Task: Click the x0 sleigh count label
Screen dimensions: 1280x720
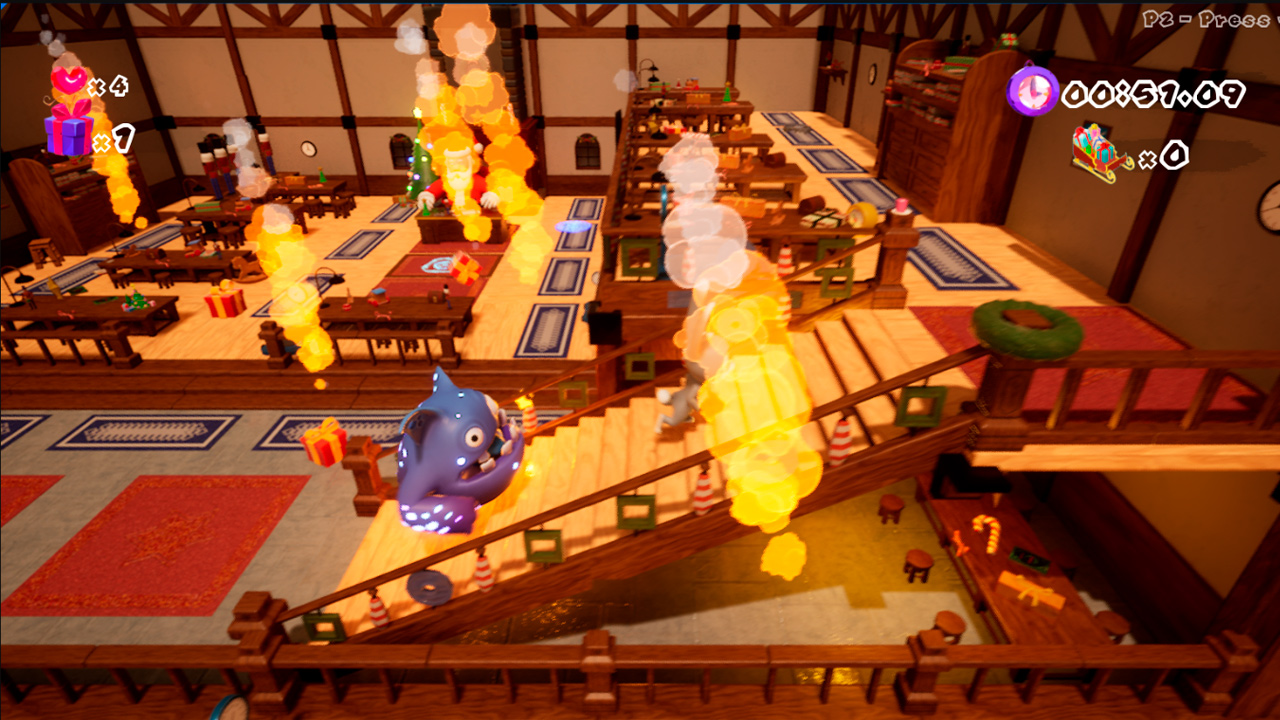Action: click(x=1172, y=153)
